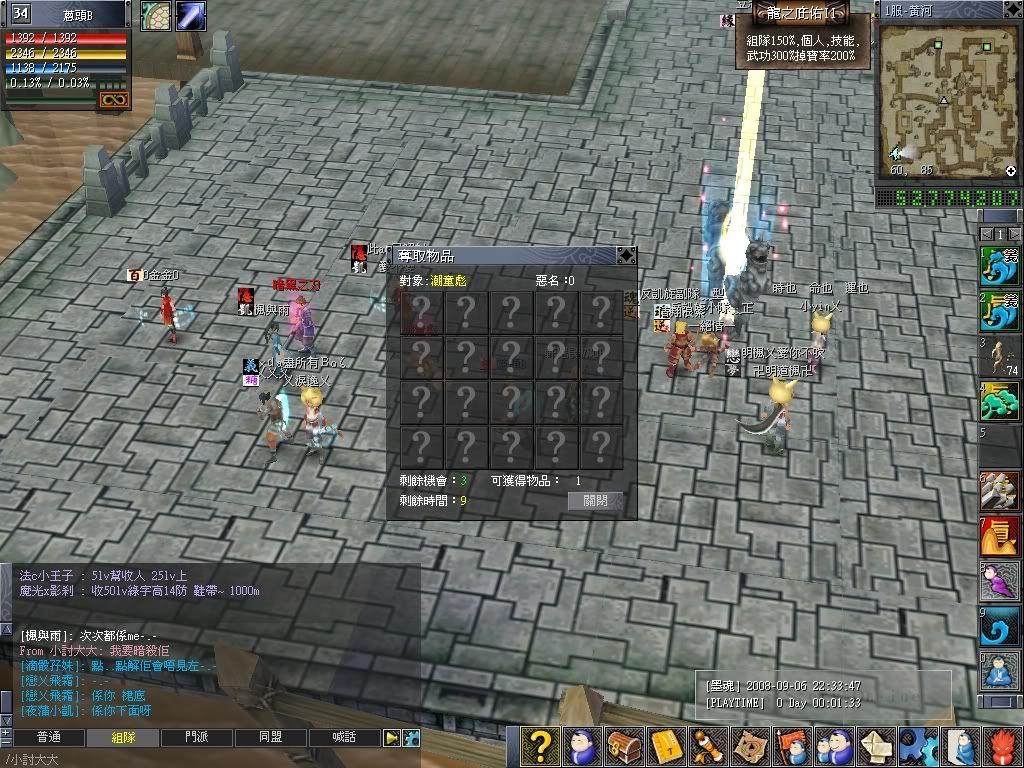The height and width of the screenshot is (768, 1024).
Task: Select the 組隊 team chat tab
Action: pos(123,737)
